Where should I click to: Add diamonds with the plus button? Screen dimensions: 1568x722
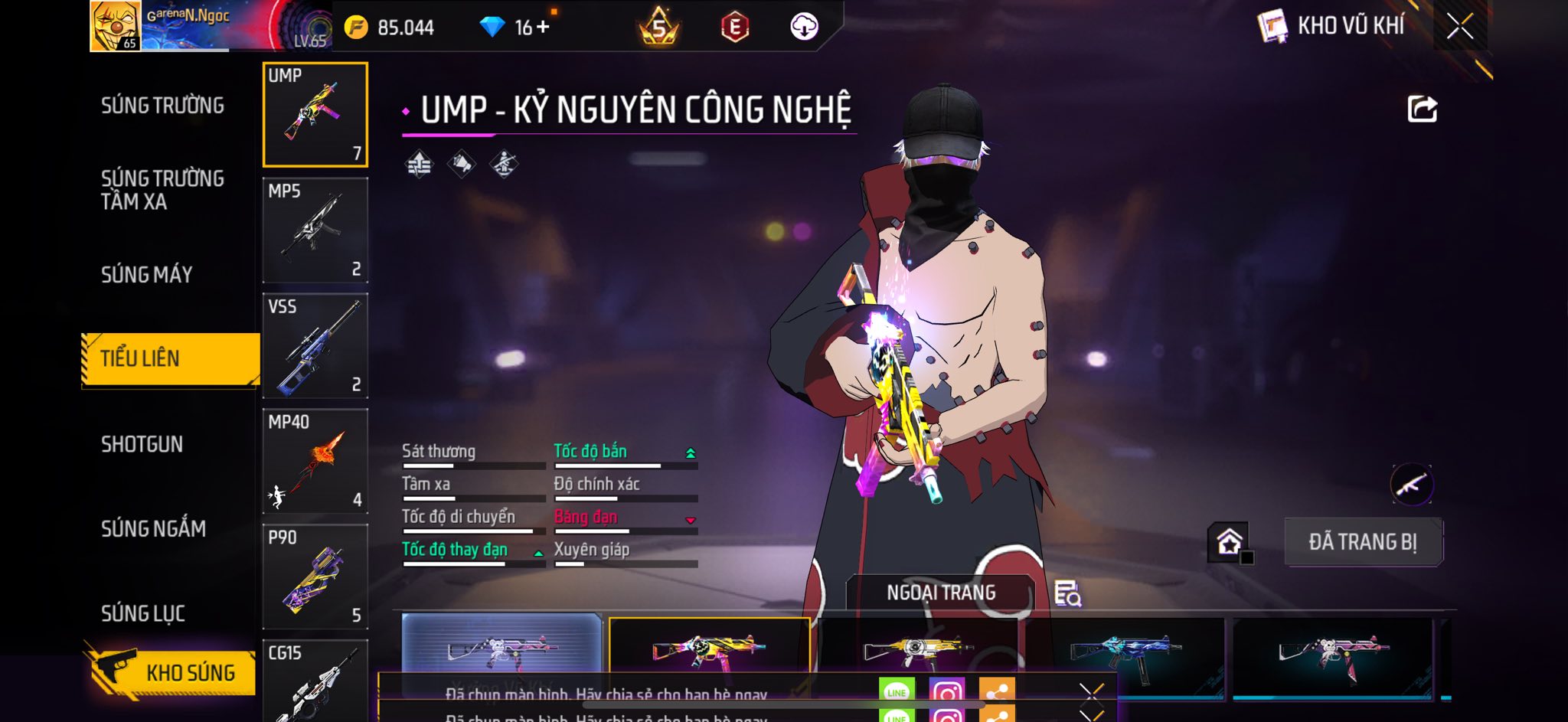[543, 28]
